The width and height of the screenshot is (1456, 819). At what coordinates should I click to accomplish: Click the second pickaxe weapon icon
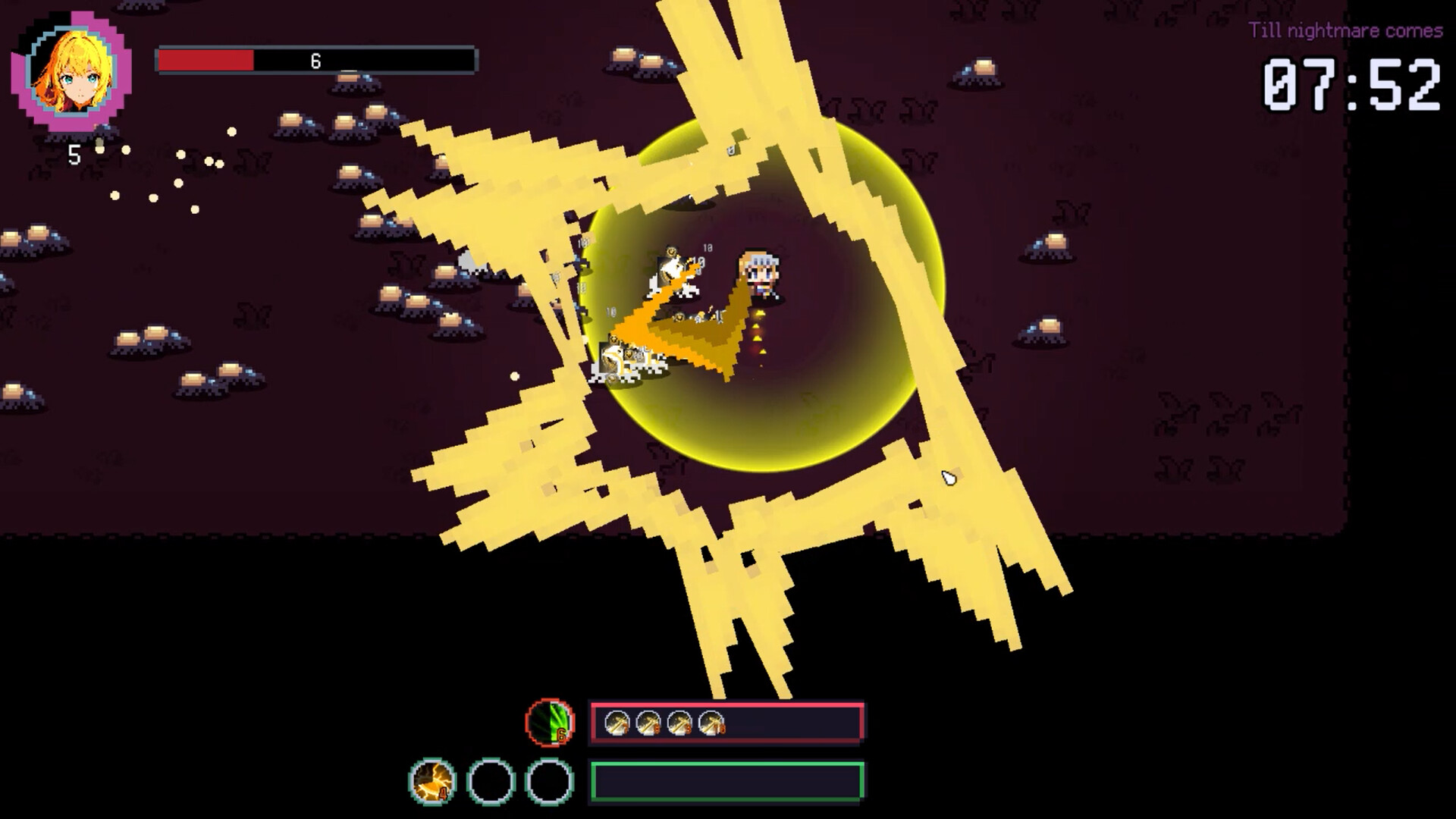(x=647, y=722)
